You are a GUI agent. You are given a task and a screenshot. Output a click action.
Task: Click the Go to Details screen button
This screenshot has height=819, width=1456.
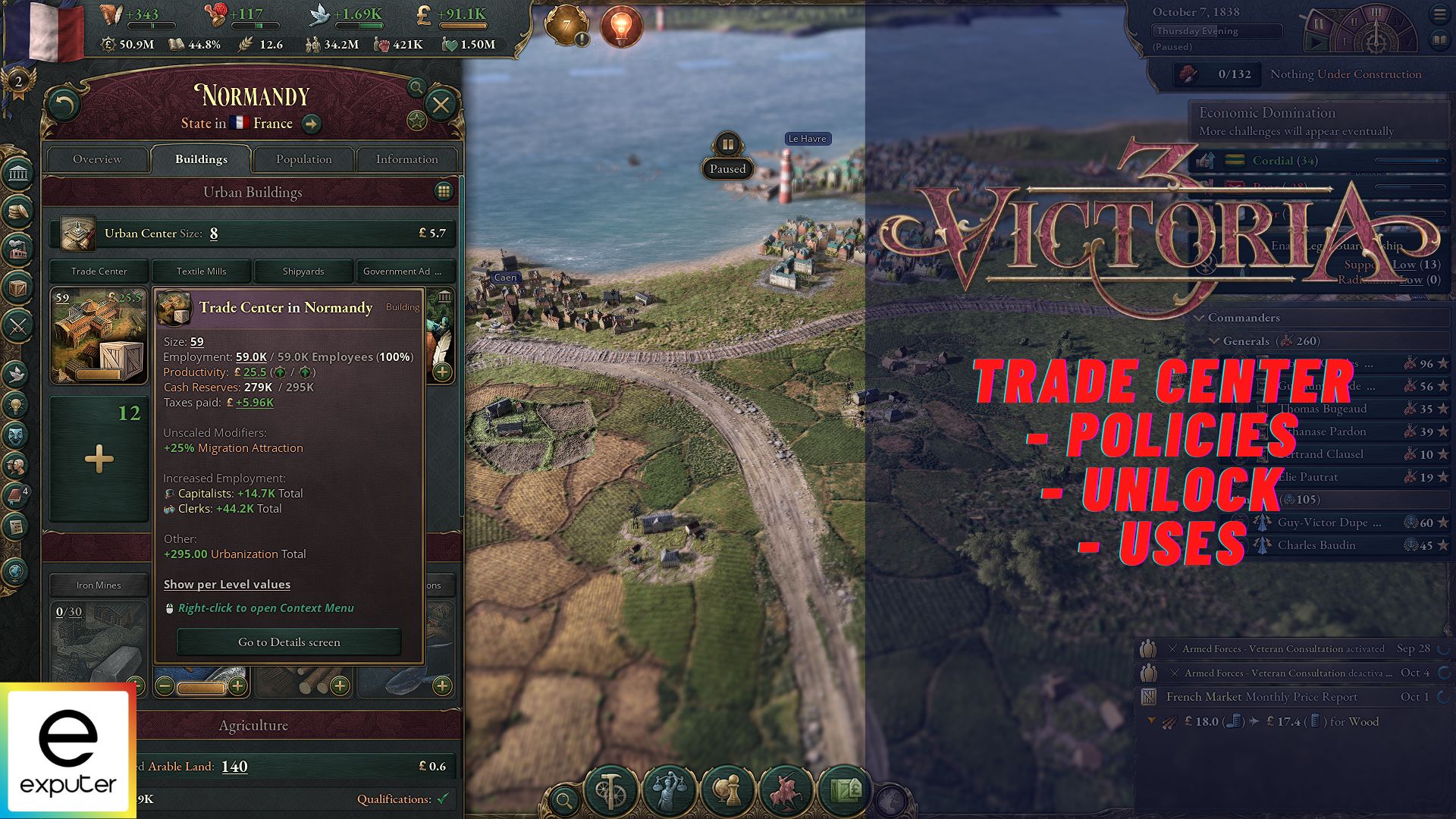(x=288, y=642)
